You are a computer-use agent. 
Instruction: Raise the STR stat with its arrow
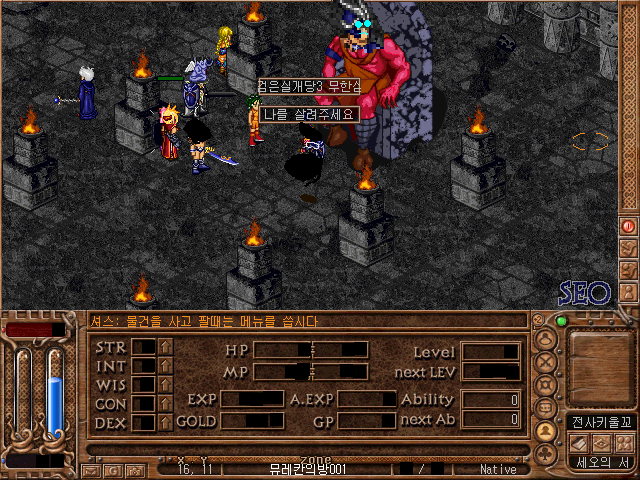tap(165, 347)
